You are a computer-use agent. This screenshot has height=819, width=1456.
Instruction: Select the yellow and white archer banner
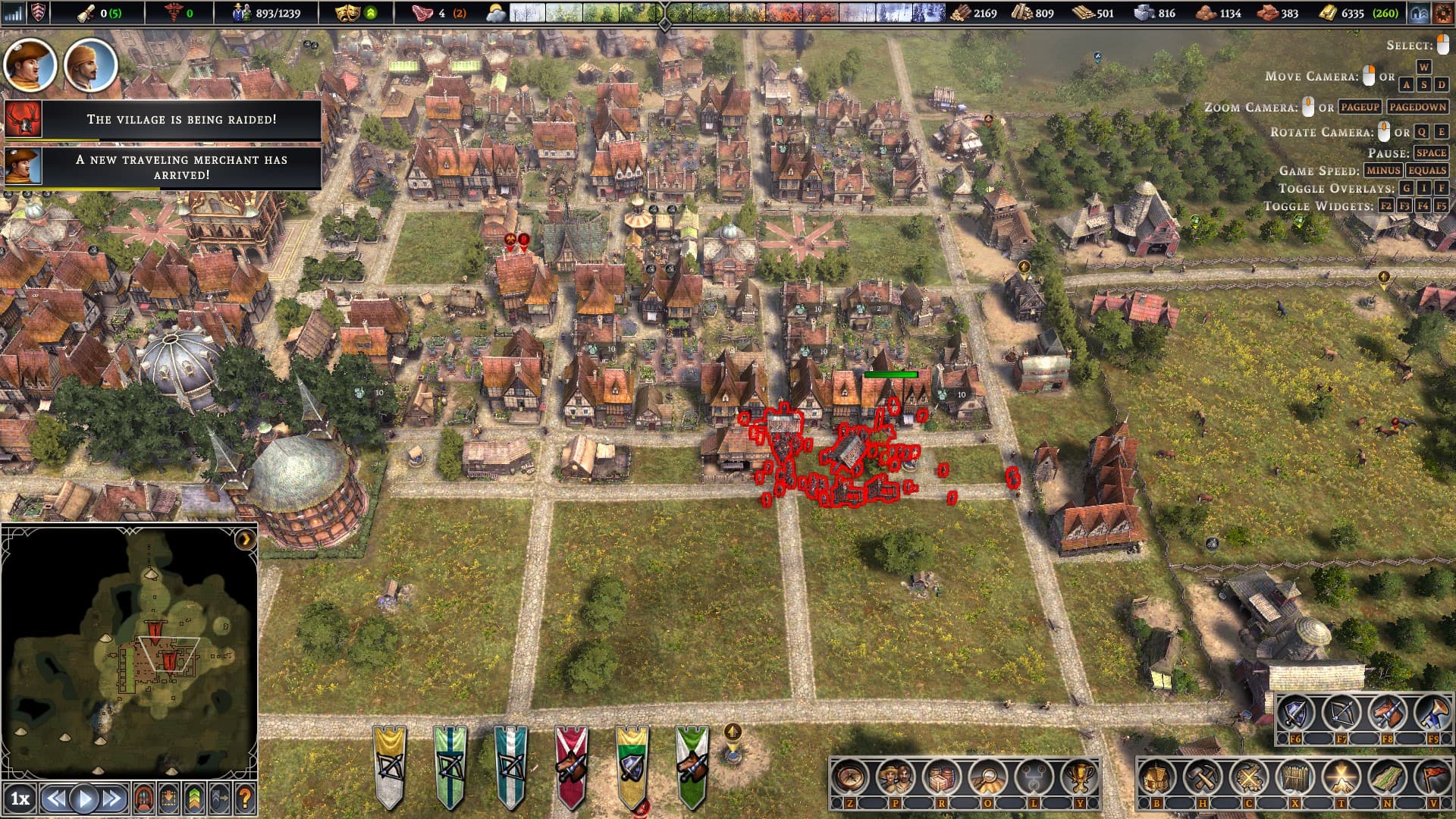(390, 766)
